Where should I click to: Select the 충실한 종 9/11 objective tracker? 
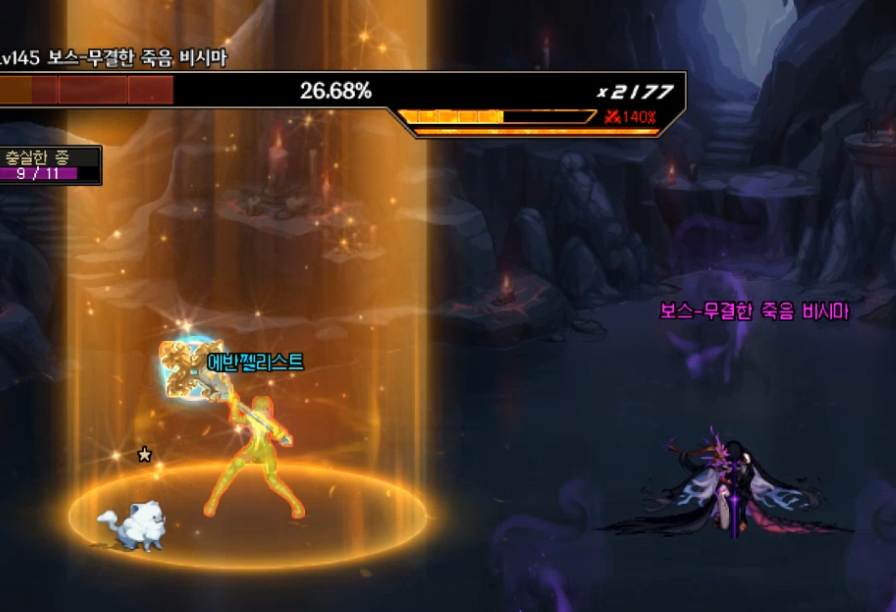click(48, 165)
